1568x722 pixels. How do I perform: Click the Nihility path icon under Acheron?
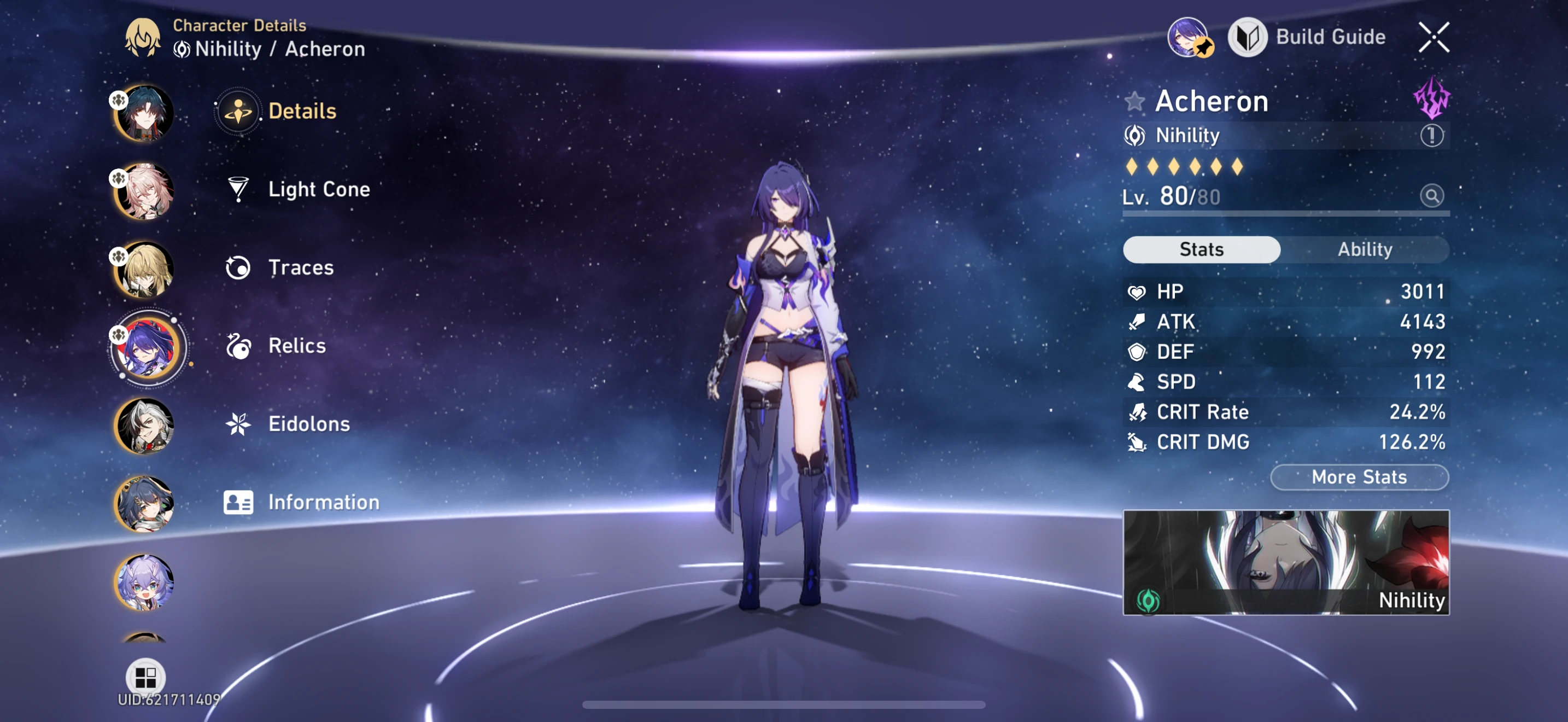1137,135
